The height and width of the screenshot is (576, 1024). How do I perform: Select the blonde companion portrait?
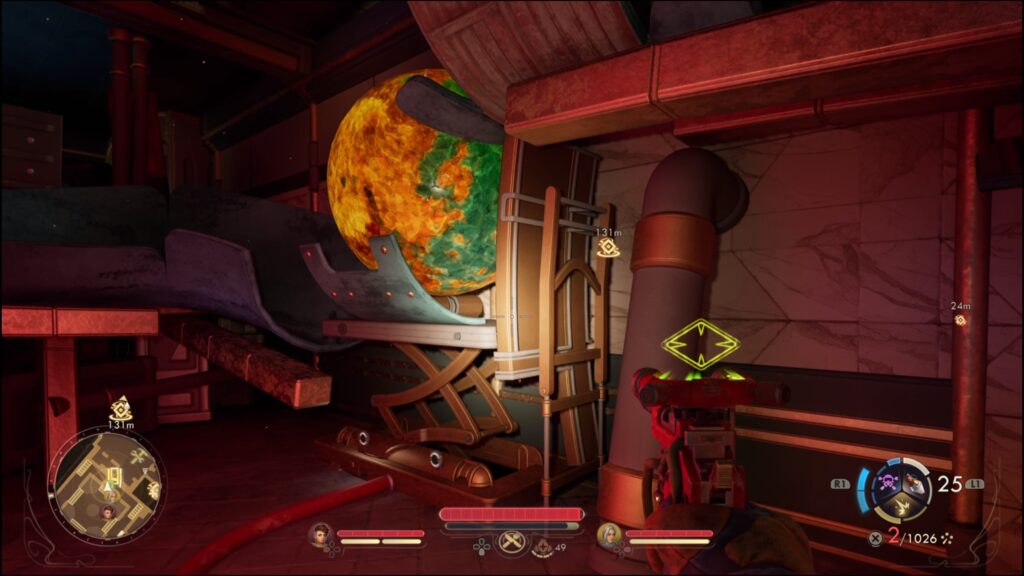pyautogui.click(x=608, y=535)
